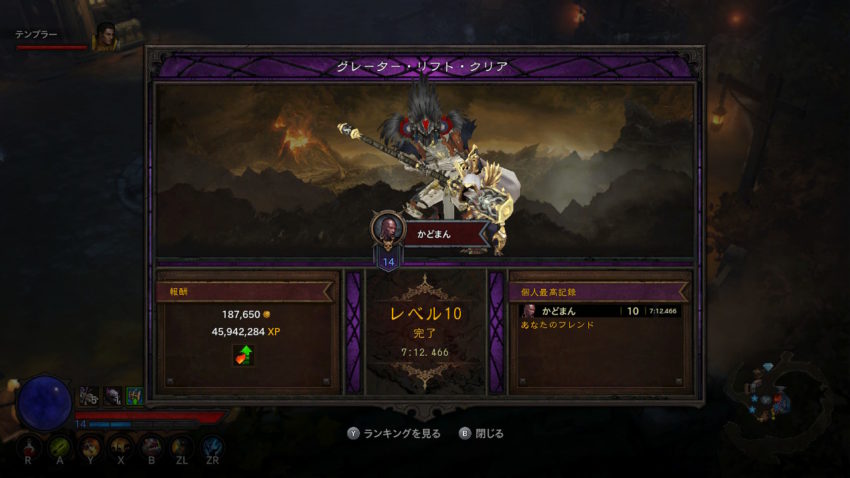
Task: Click the かどまん hero portrait badge
Action: [x=388, y=228]
